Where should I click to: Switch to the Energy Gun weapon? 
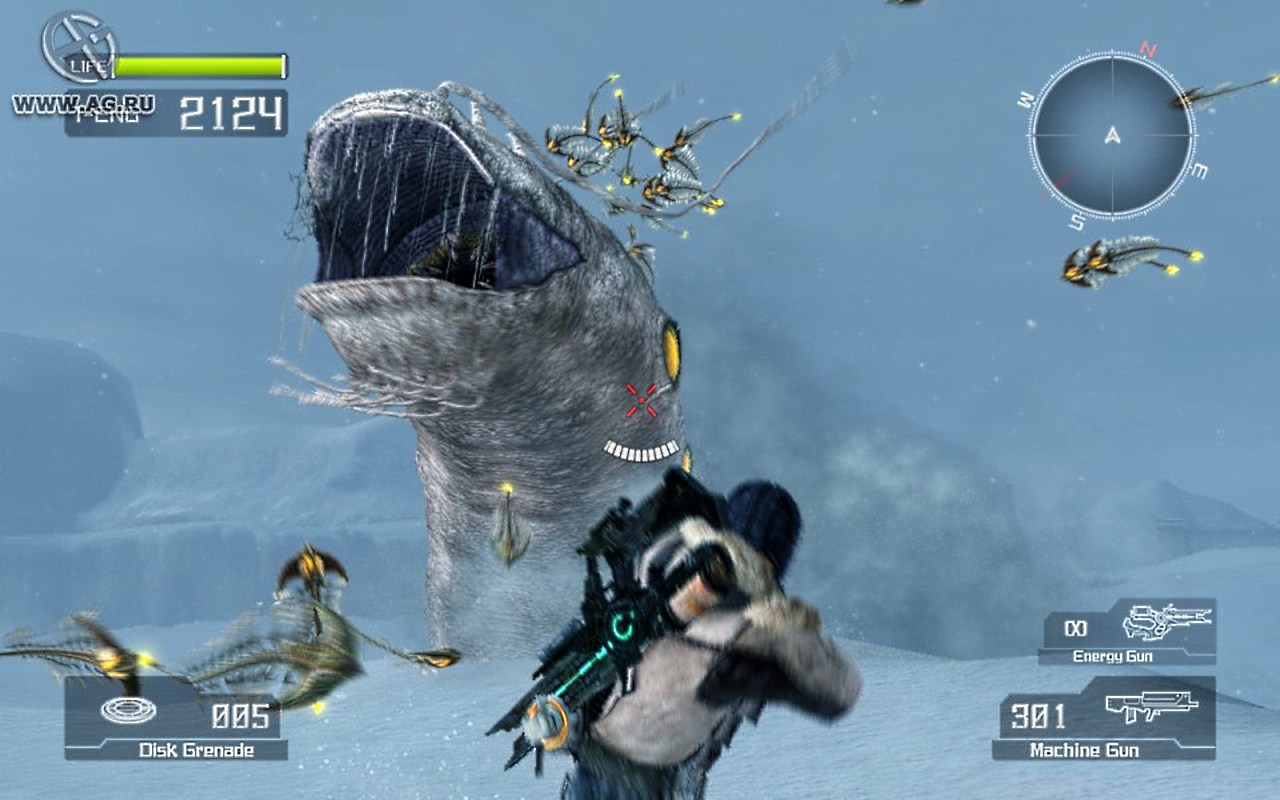pyautogui.click(x=1127, y=632)
